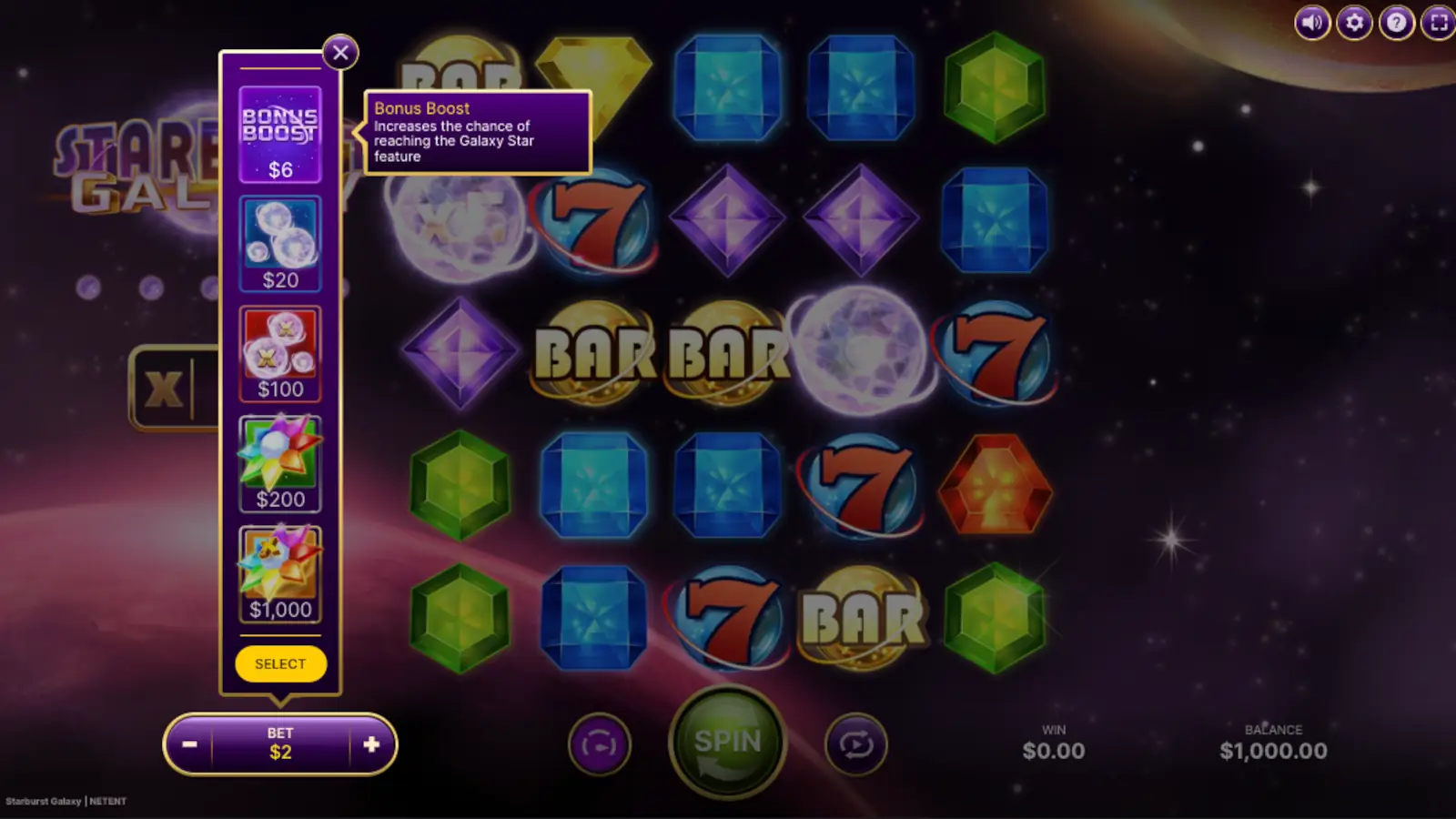Click the $0.00 Win display

pyautogui.click(x=1056, y=751)
